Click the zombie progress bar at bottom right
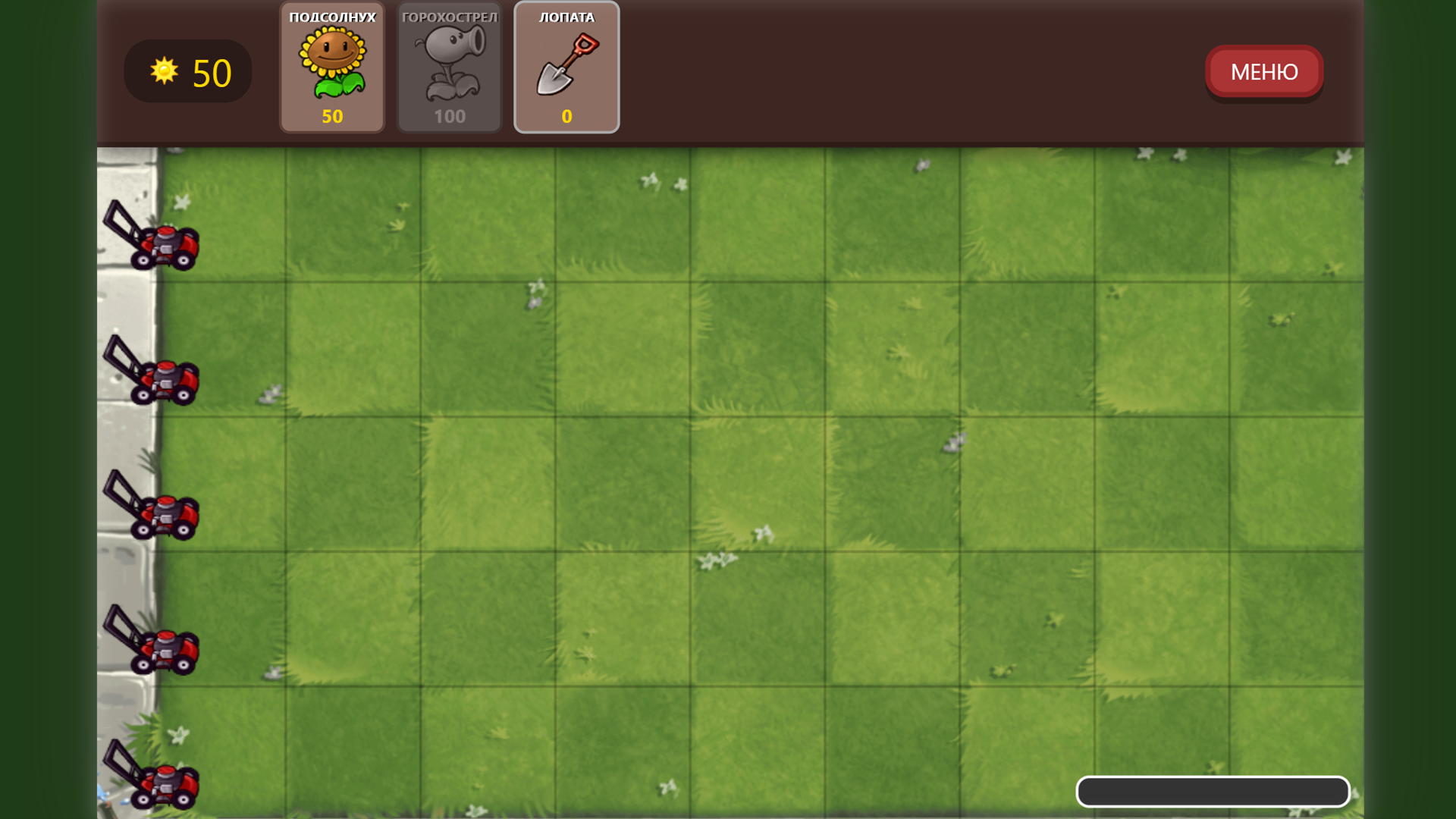 (1212, 791)
